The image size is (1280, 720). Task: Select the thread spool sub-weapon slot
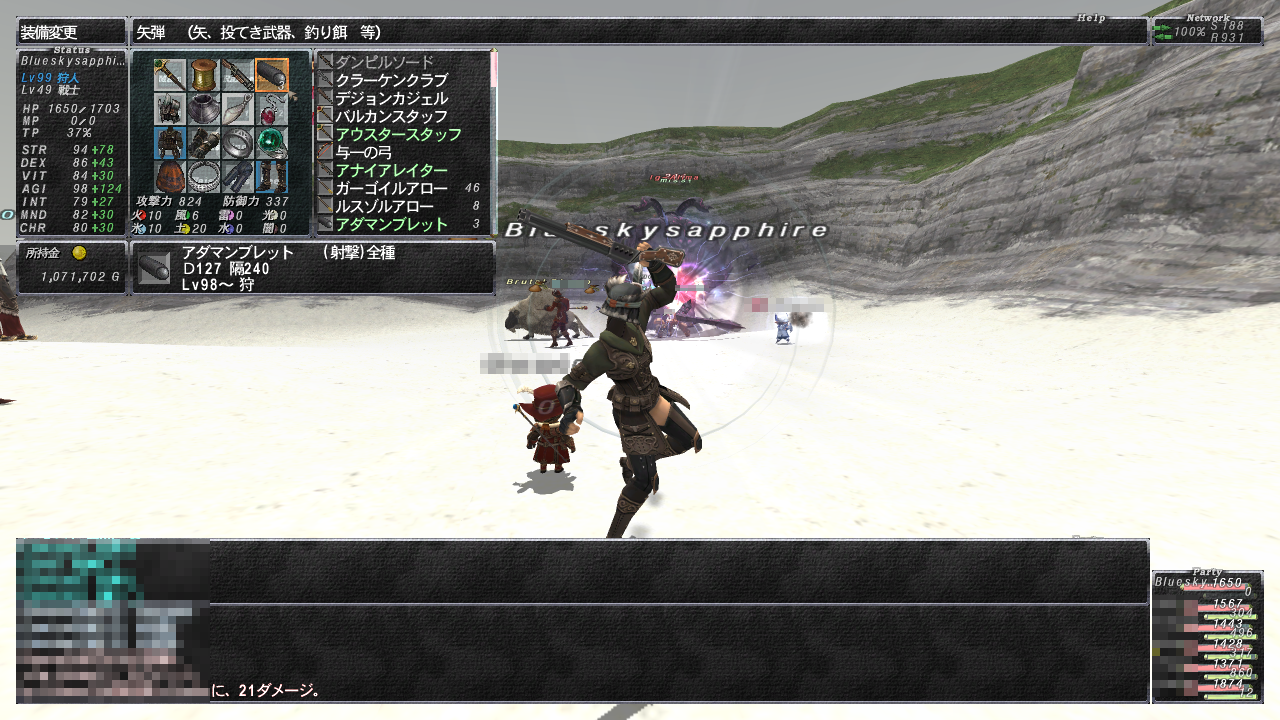204,74
